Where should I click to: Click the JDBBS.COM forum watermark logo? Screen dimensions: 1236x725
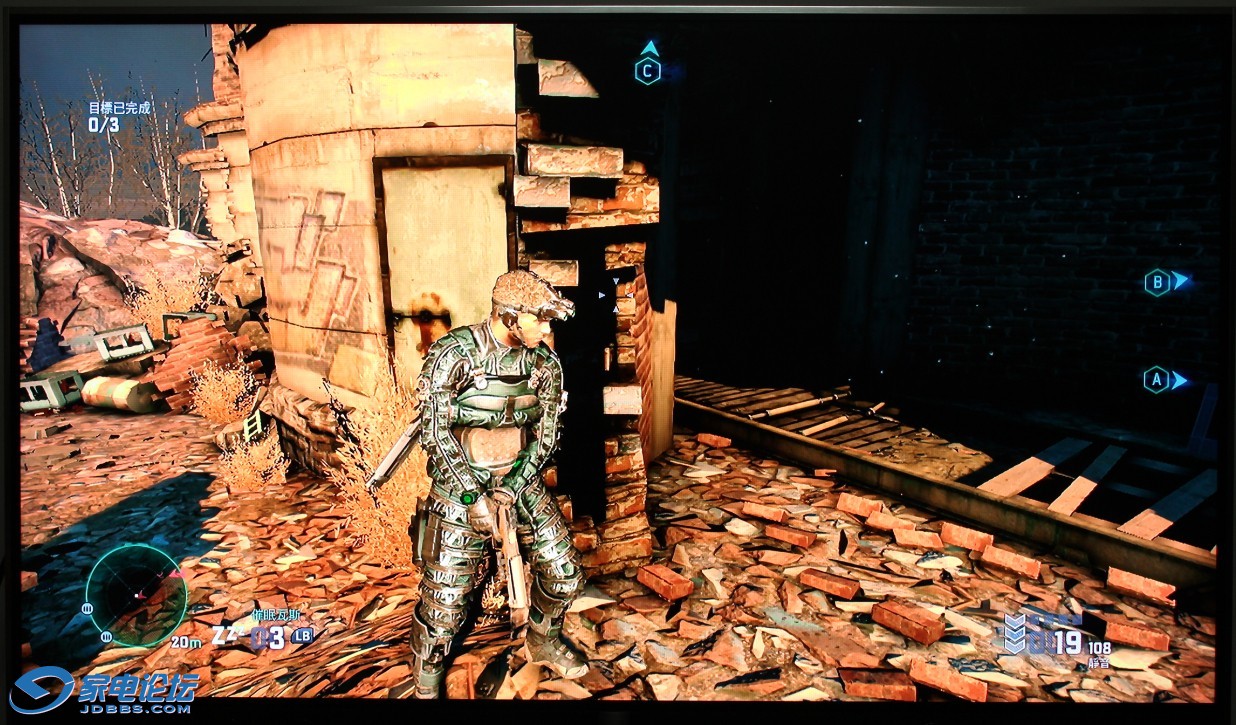[105, 688]
